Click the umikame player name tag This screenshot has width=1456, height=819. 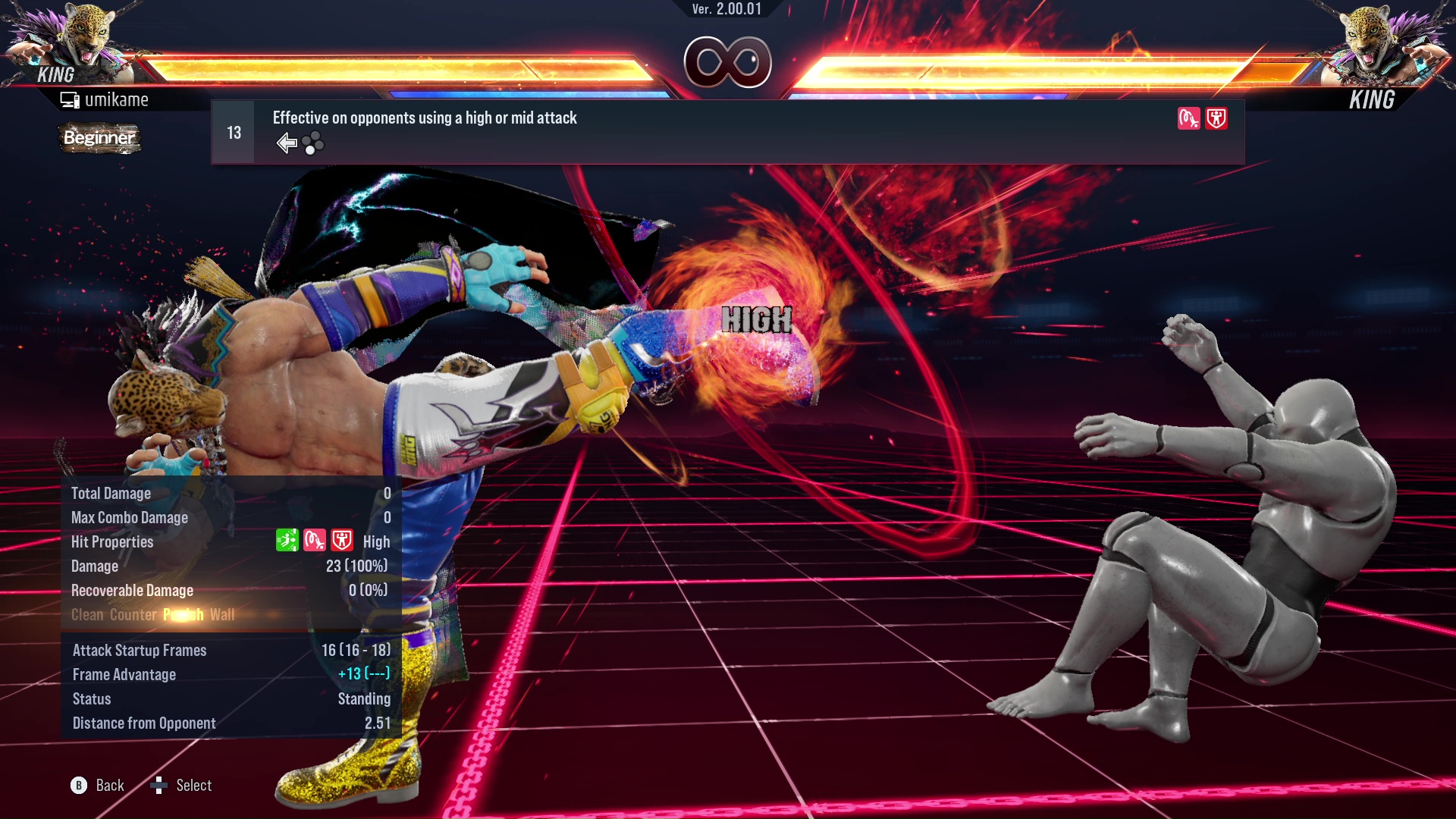(x=115, y=100)
